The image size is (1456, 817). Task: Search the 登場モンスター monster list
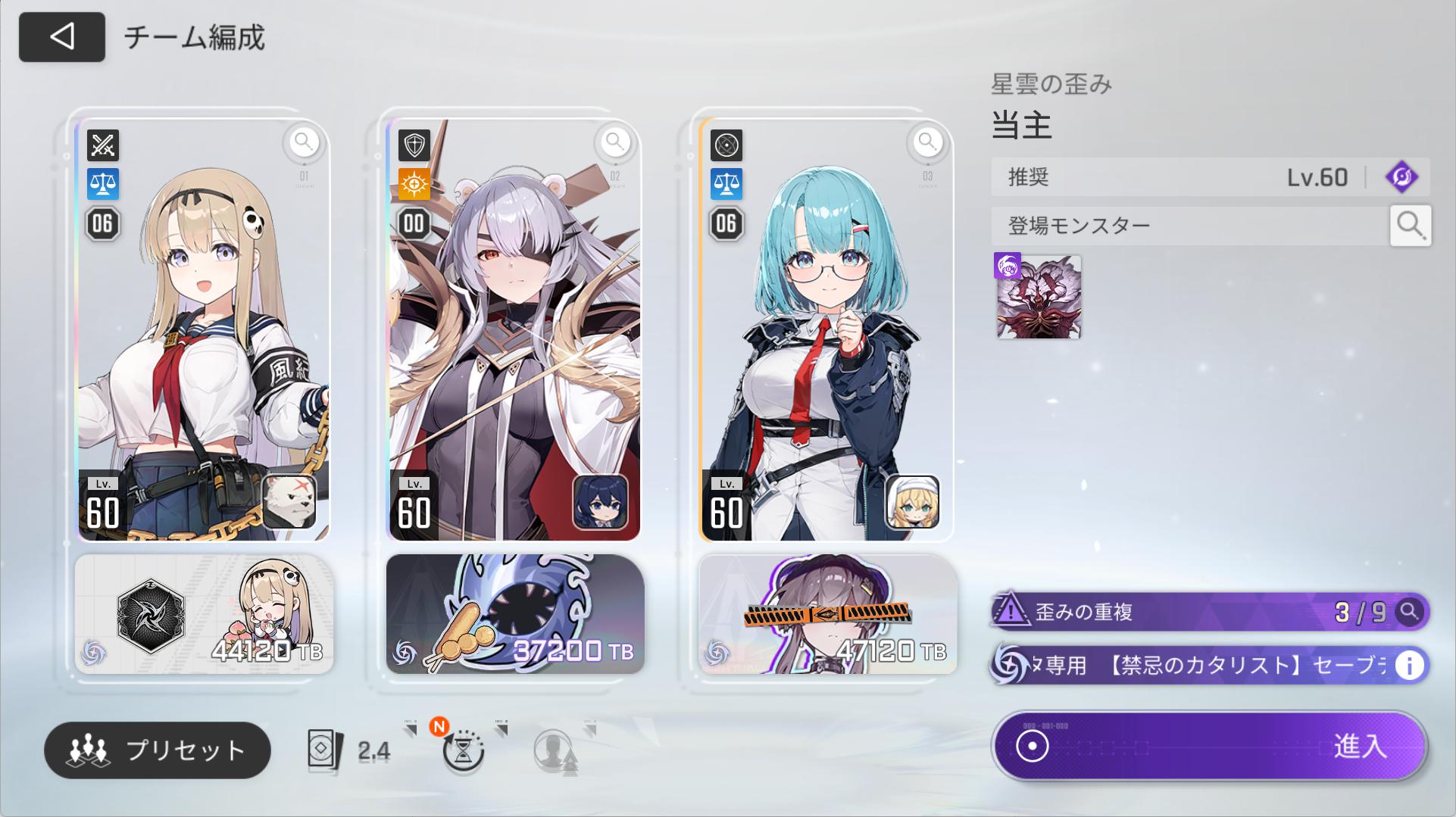point(1410,225)
